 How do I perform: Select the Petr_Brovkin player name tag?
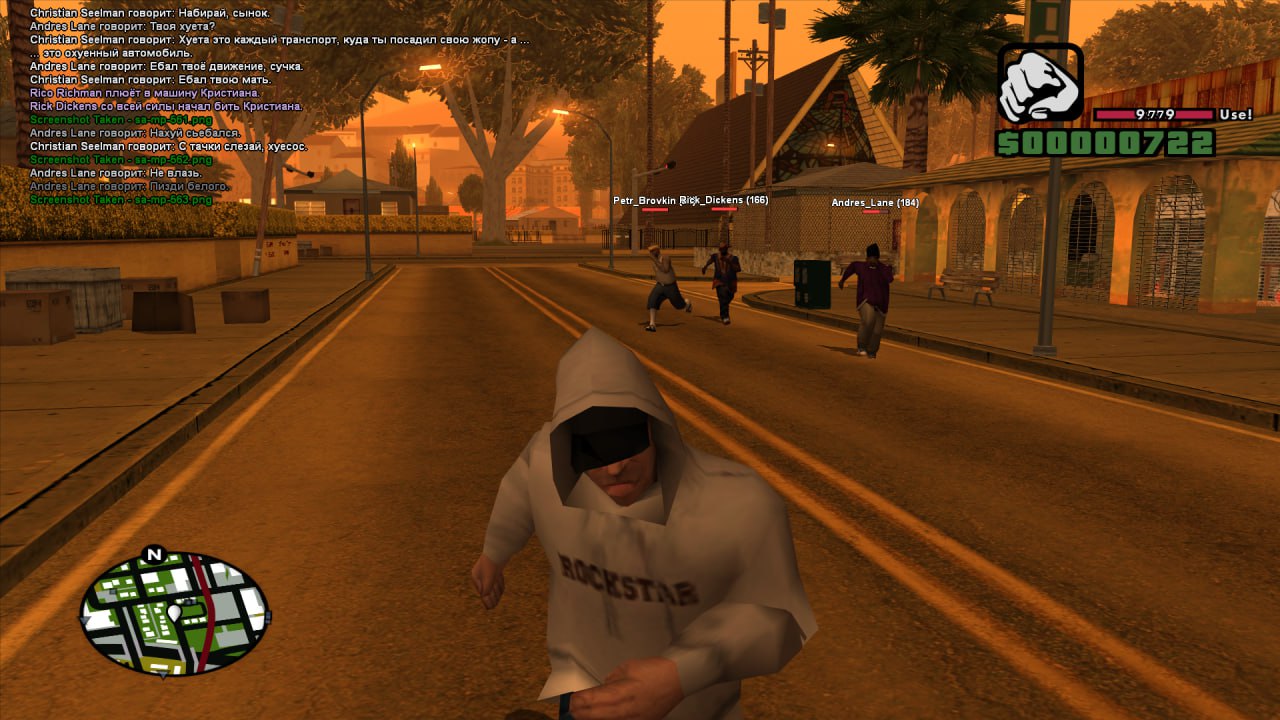click(644, 200)
